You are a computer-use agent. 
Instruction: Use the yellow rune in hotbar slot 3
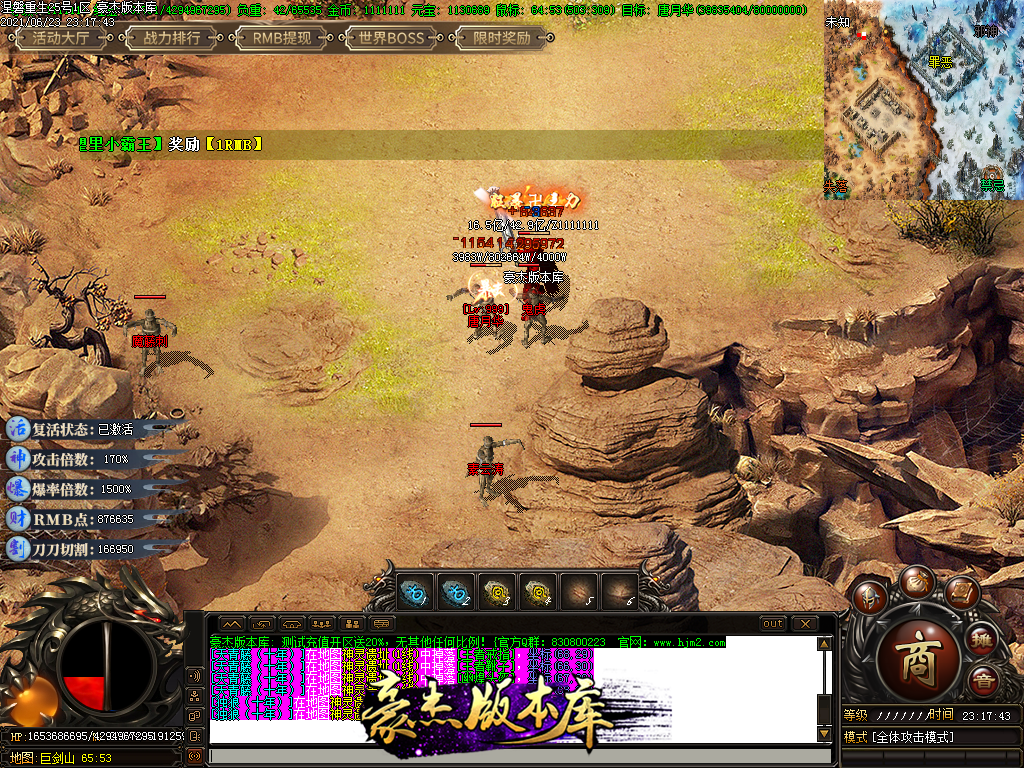[497, 591]
